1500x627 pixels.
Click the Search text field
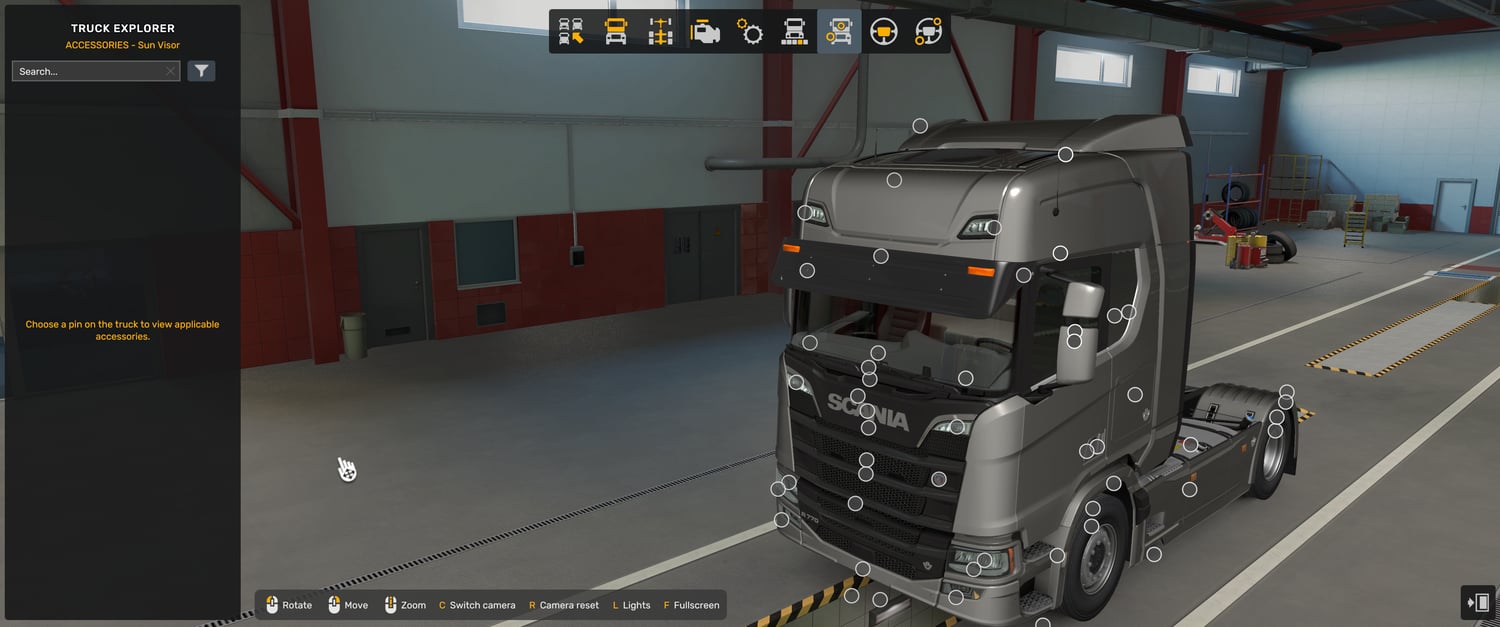tap(88, 71)
